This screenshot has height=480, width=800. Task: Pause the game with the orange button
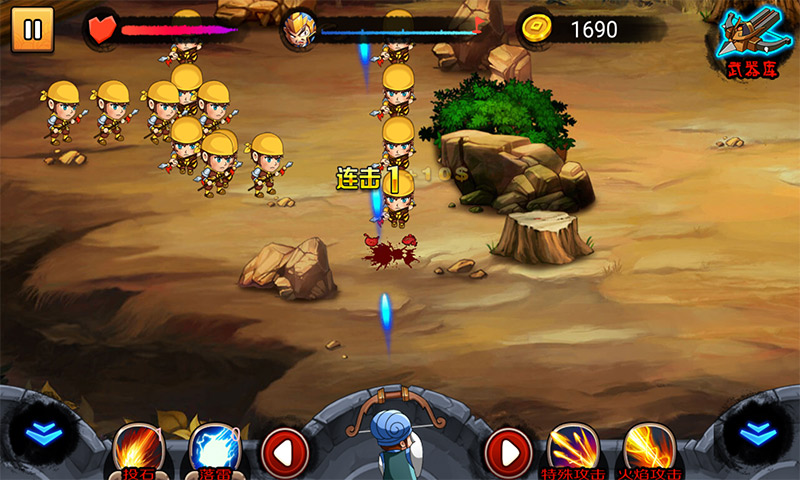32,29
